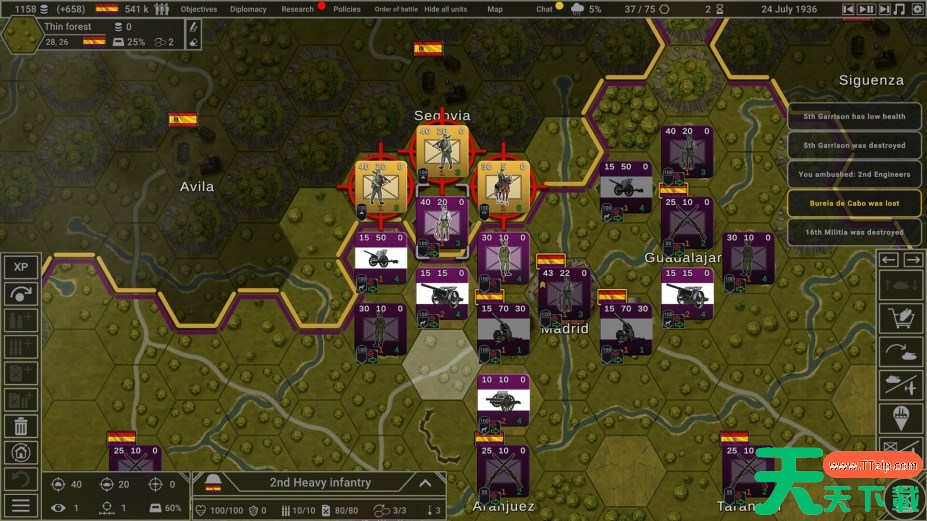Click the XP button
Viewport: 927px width, 521px height.
[x=20, y=267]
